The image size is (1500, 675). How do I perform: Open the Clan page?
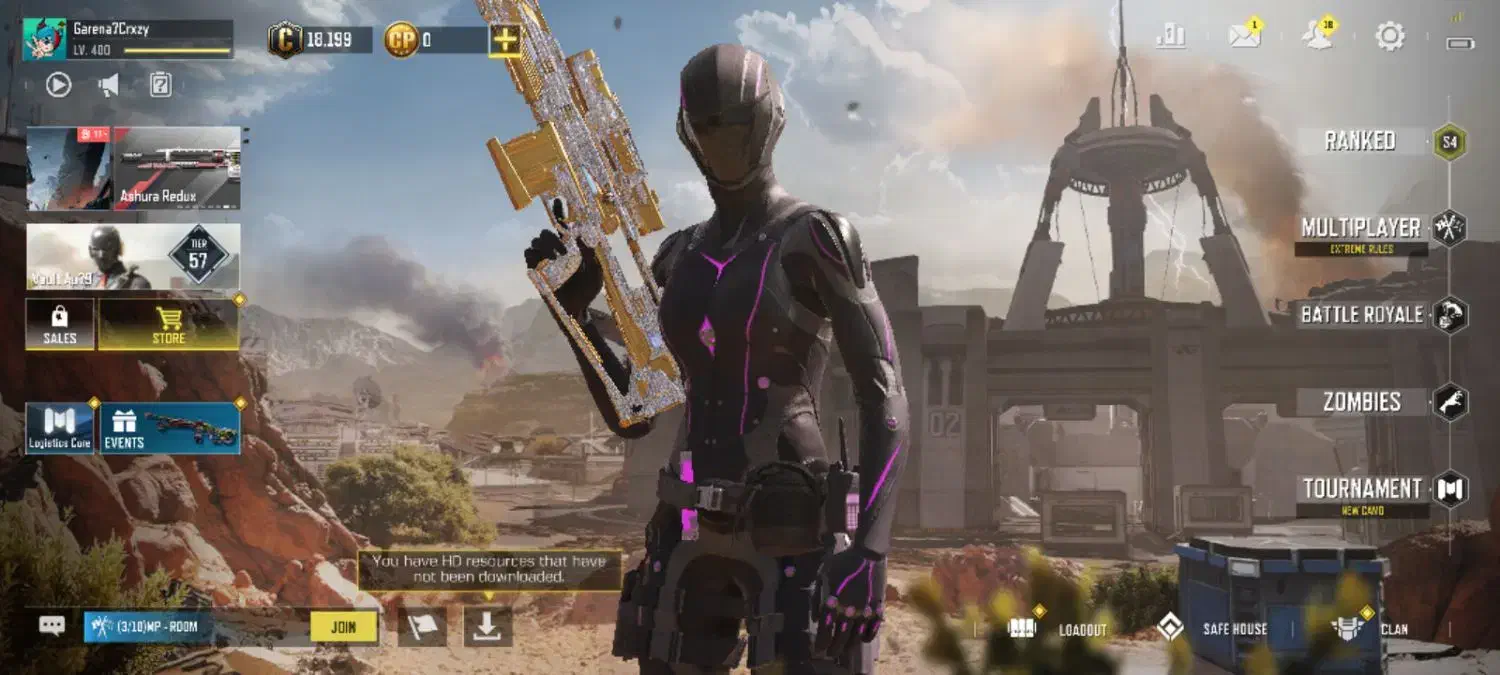pos(1372,628)
